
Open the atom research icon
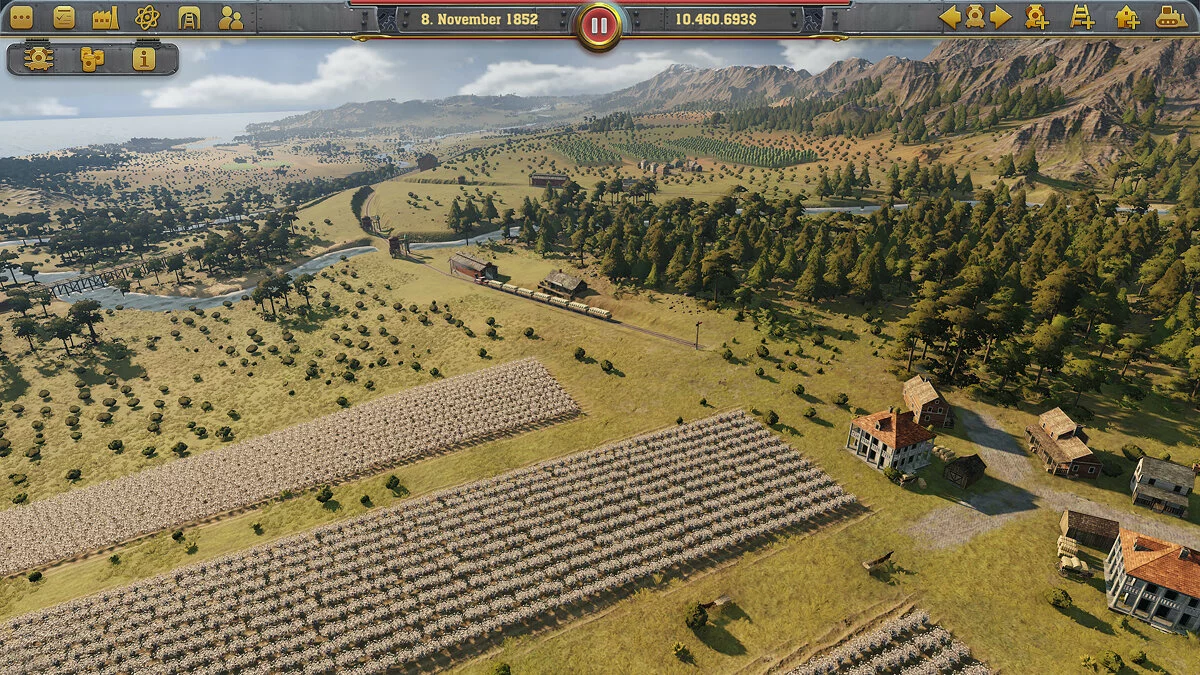[x=147, y=17]
